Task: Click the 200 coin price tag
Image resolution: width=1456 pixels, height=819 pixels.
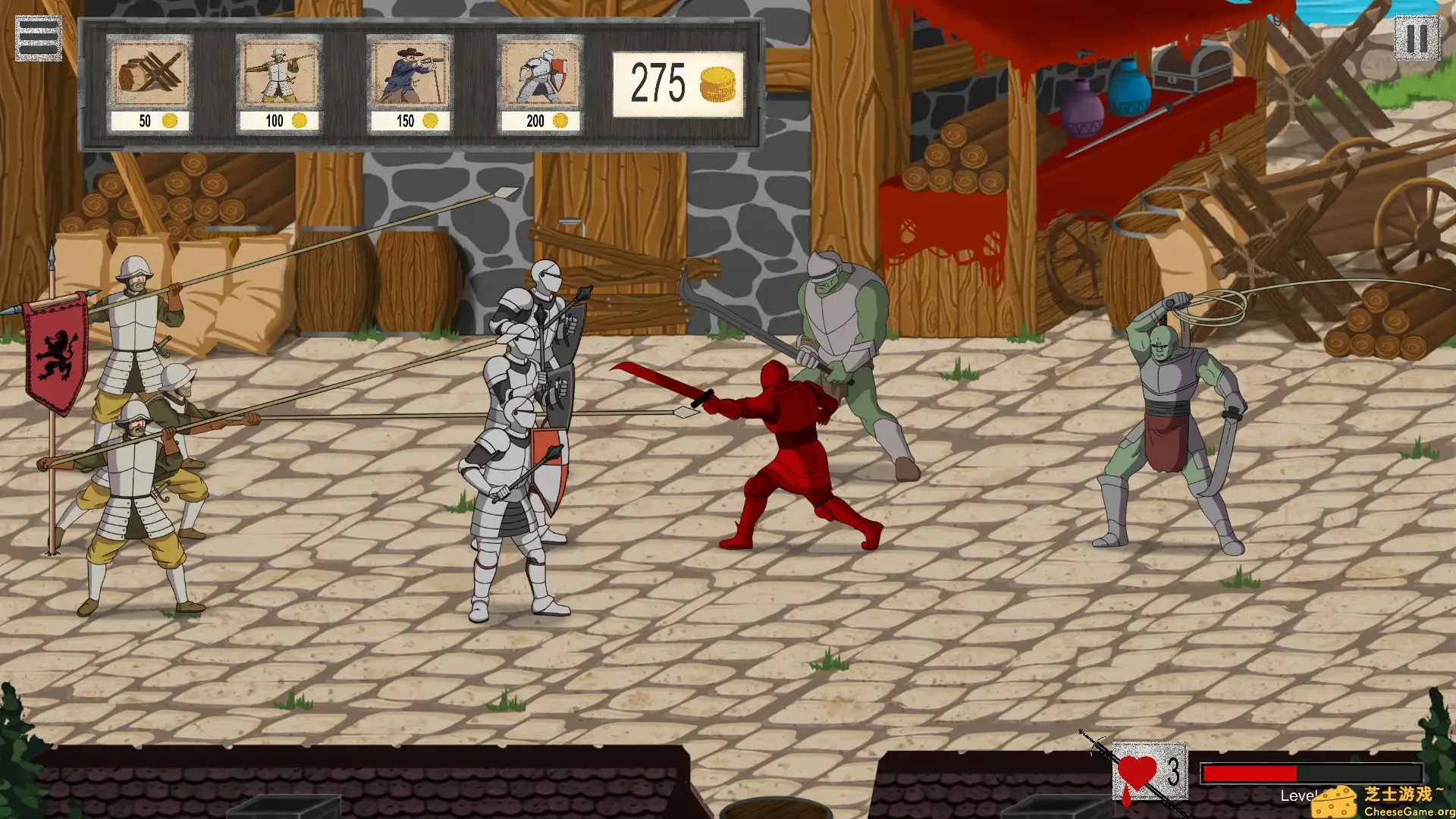Action: [540, 120]
